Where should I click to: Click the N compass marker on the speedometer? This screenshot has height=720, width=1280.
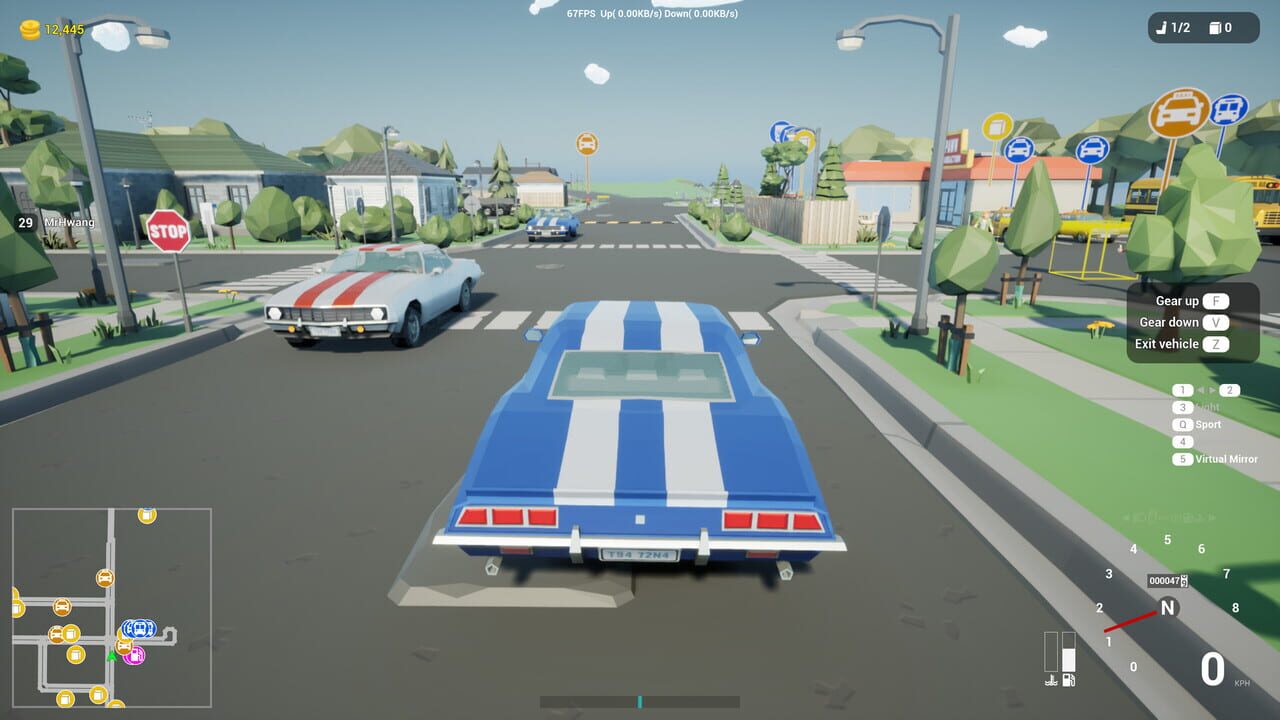tap(1166, 606)
